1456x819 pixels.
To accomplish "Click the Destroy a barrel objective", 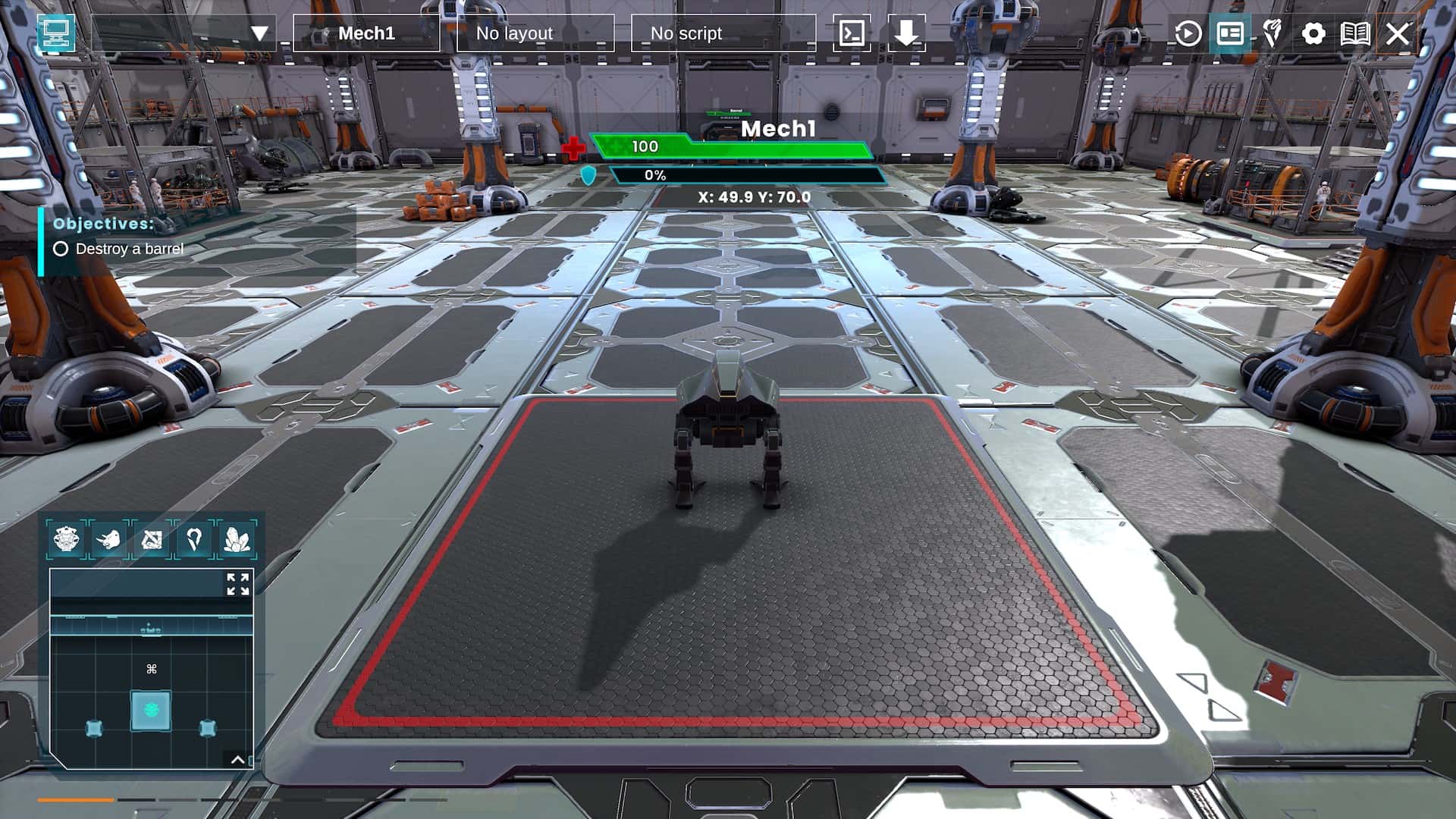I will pyautogui.click(x=129, y=247).
